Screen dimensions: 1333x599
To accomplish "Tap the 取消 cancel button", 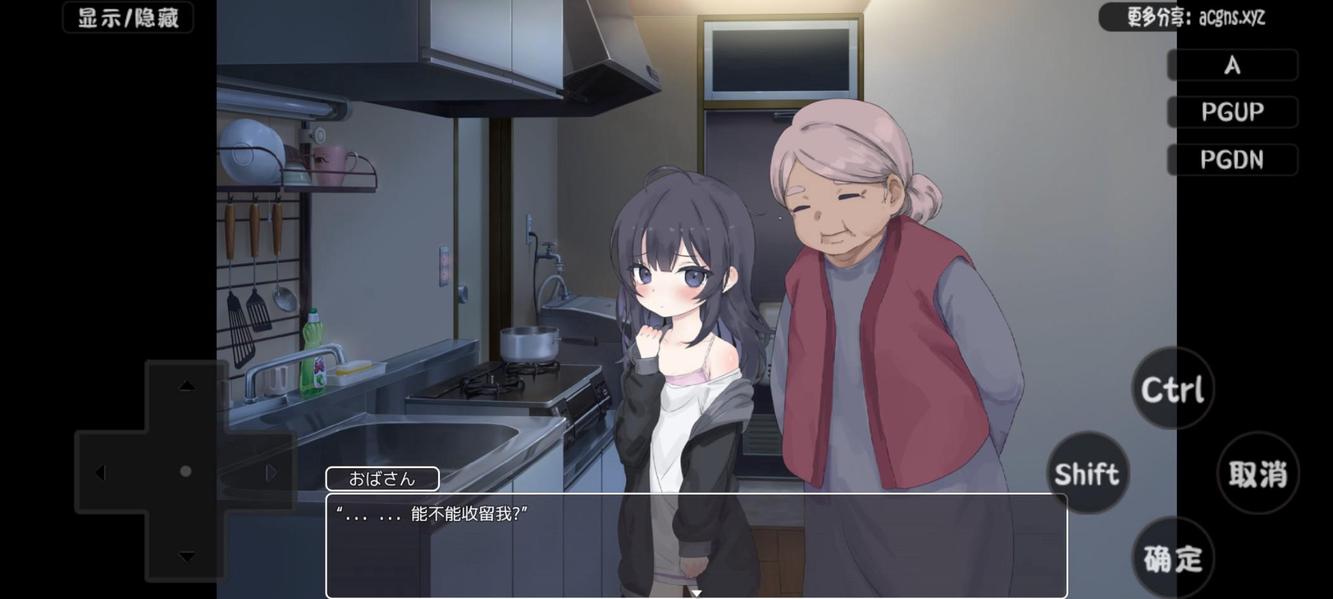I will coord(1257,473).
